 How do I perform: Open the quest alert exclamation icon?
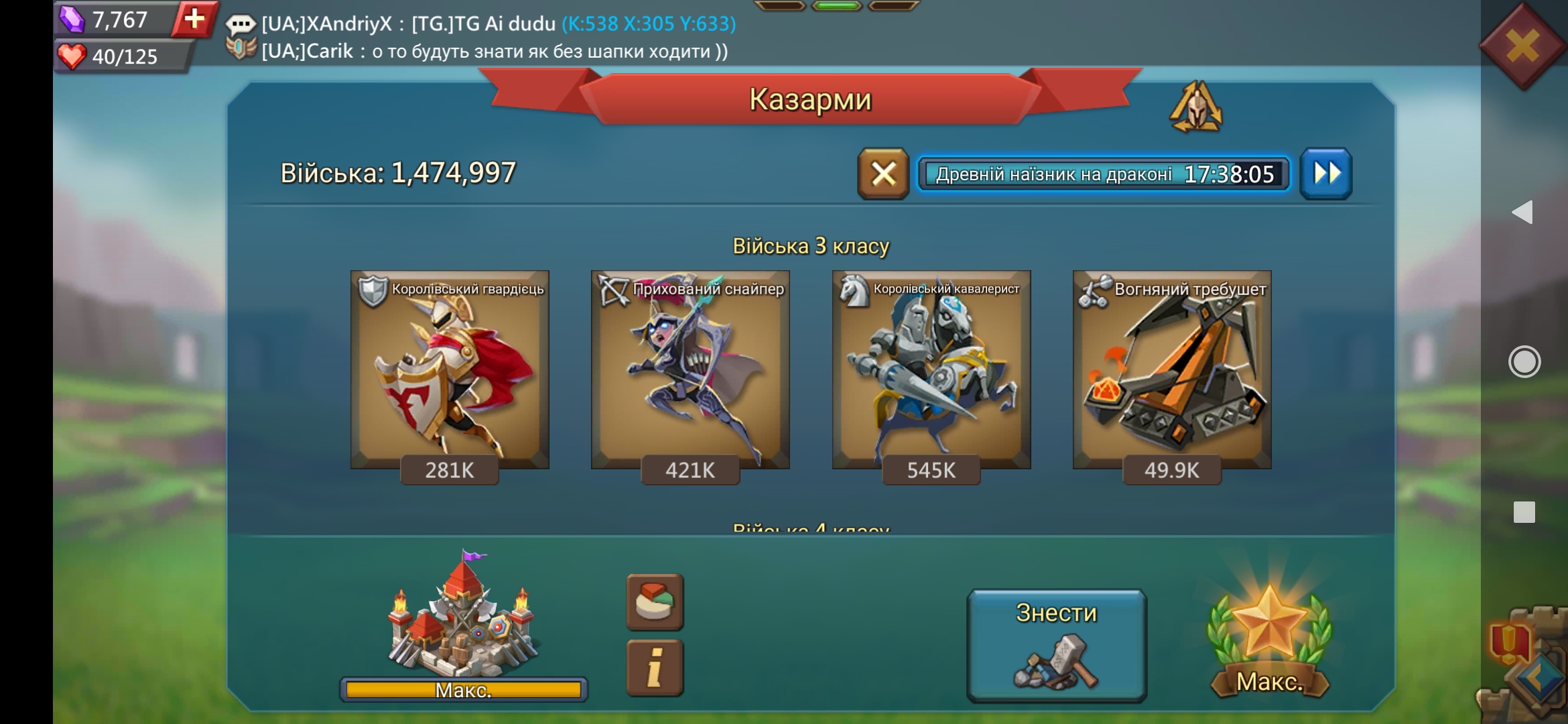coord(1508,642)
